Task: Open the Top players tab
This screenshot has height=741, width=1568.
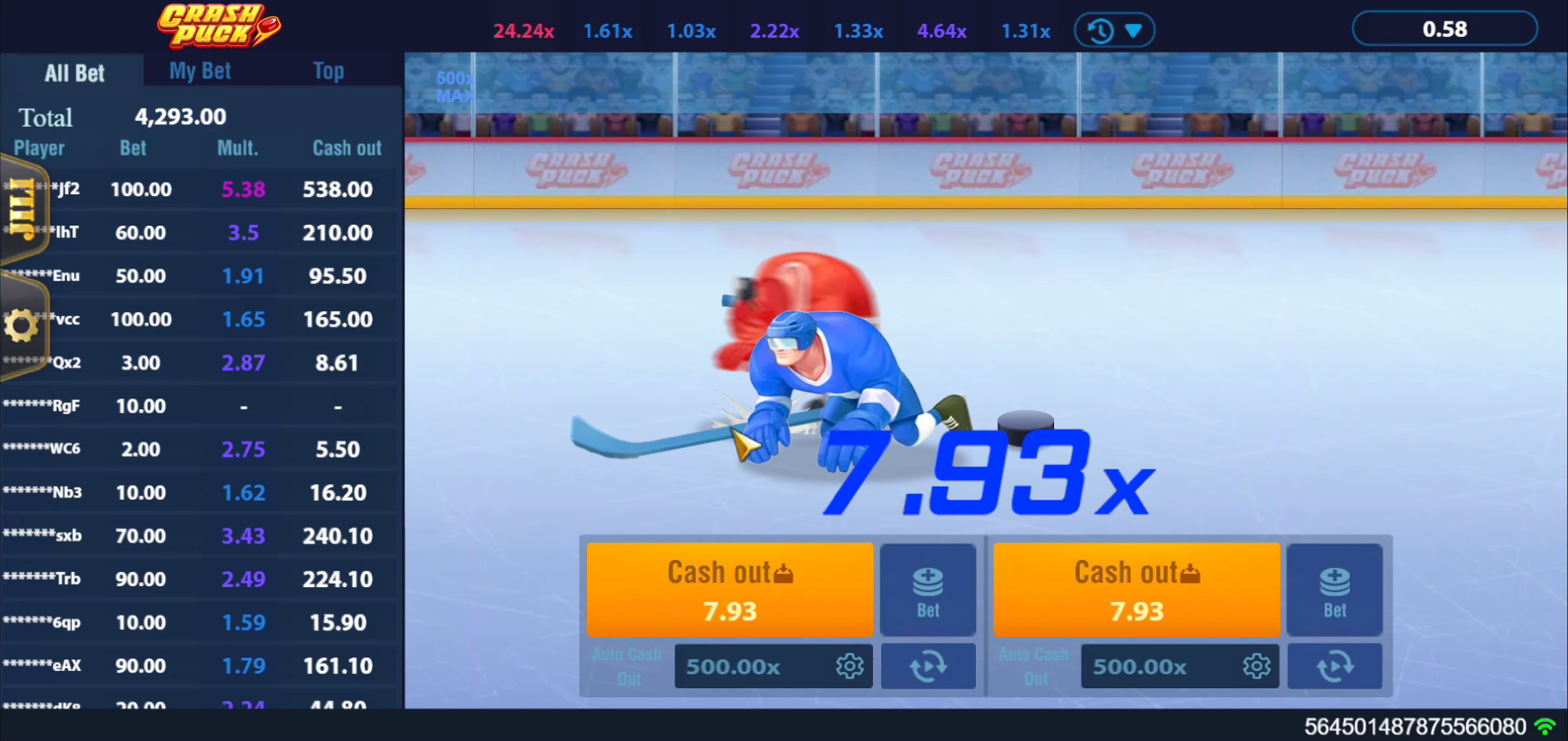Action: 328,70
